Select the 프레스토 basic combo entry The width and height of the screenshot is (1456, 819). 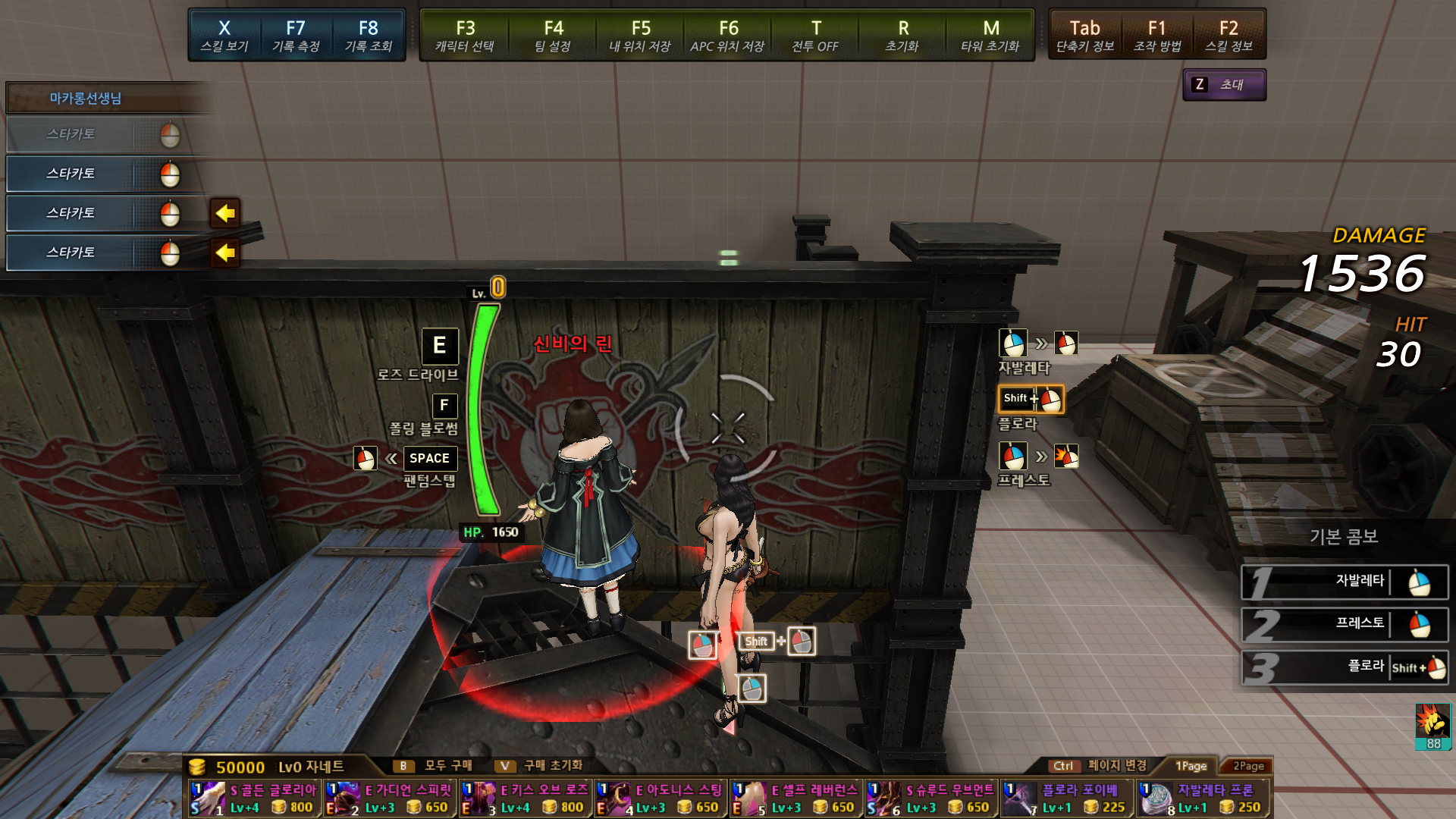click(x=1344, y=624)
